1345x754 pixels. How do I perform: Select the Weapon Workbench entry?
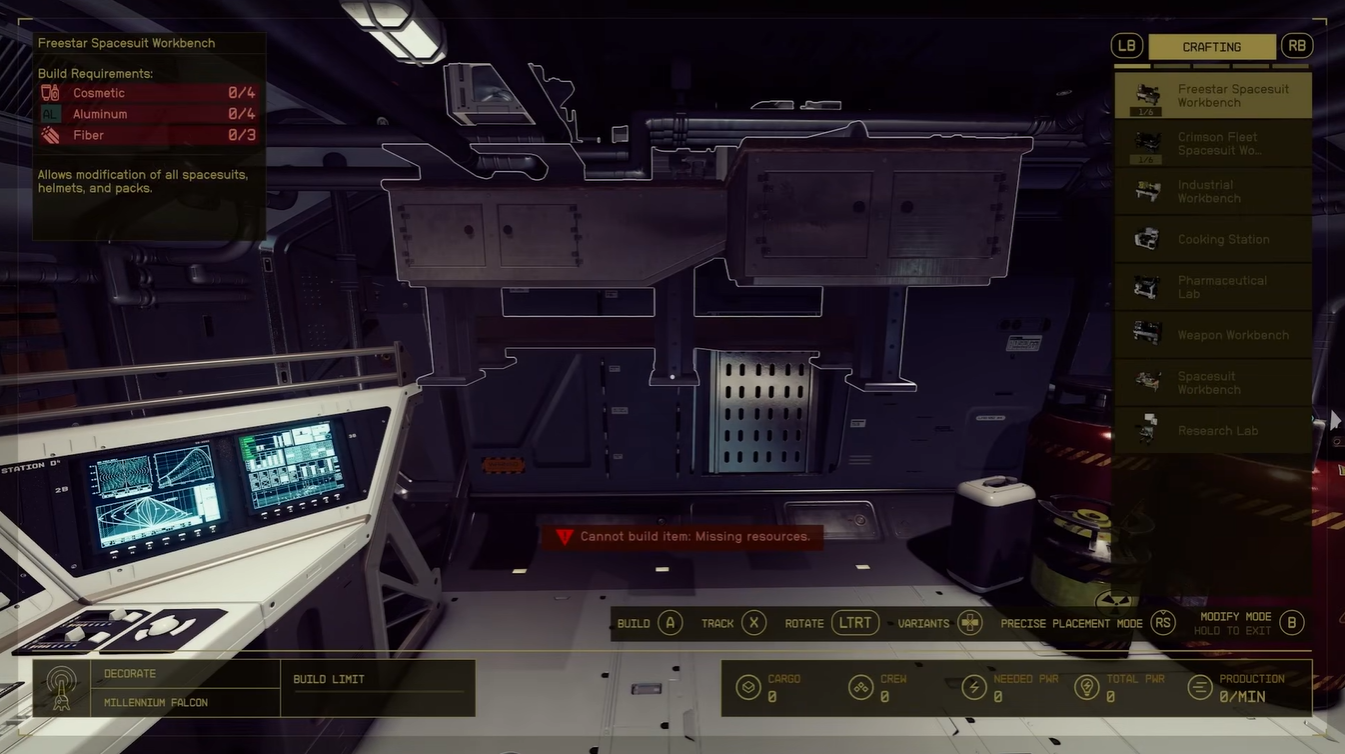[x=1213, y=335]
